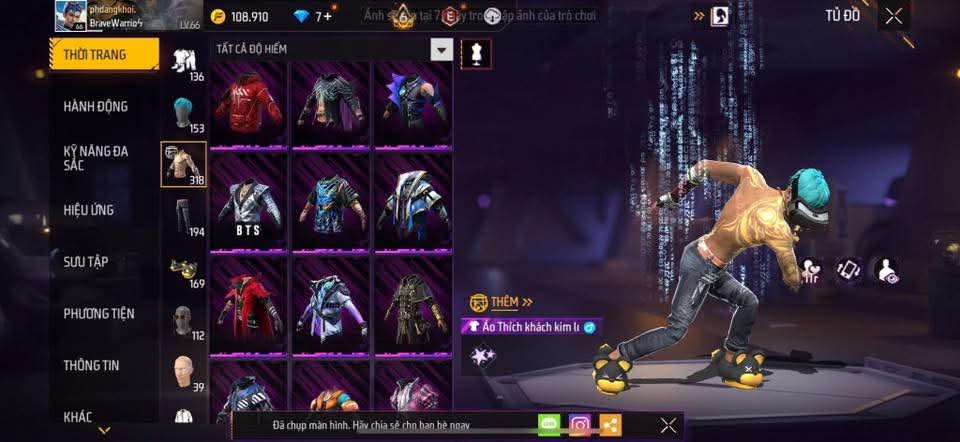Click the mannequin icon beside the rarity filter
Image resolution: width=960 pixels, height=442 pixels.
click(476, 54)
